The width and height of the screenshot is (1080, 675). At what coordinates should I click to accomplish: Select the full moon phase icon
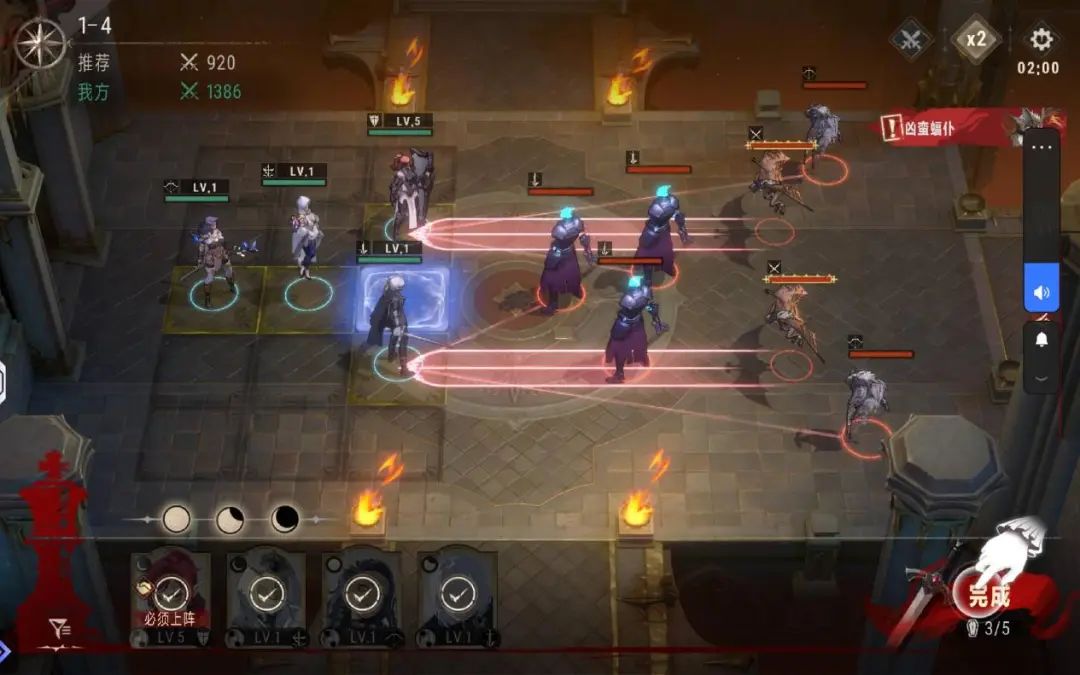coord(177,519)
